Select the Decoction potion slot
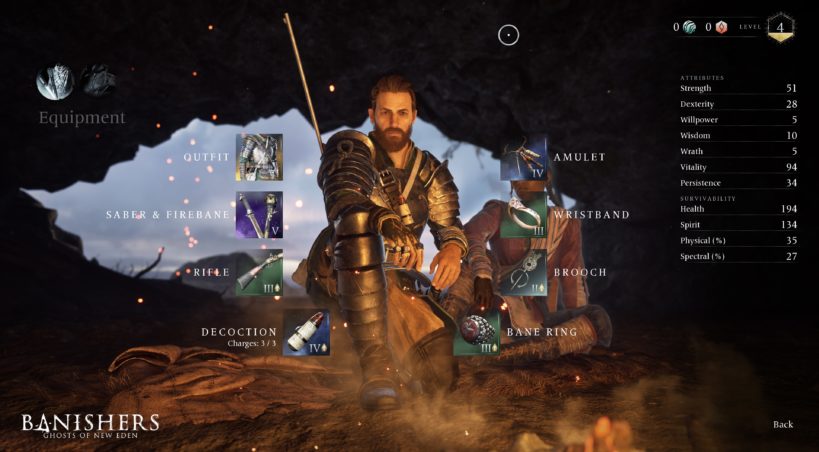Viewport: 819px width, 452px height. [x=306, y=332]
